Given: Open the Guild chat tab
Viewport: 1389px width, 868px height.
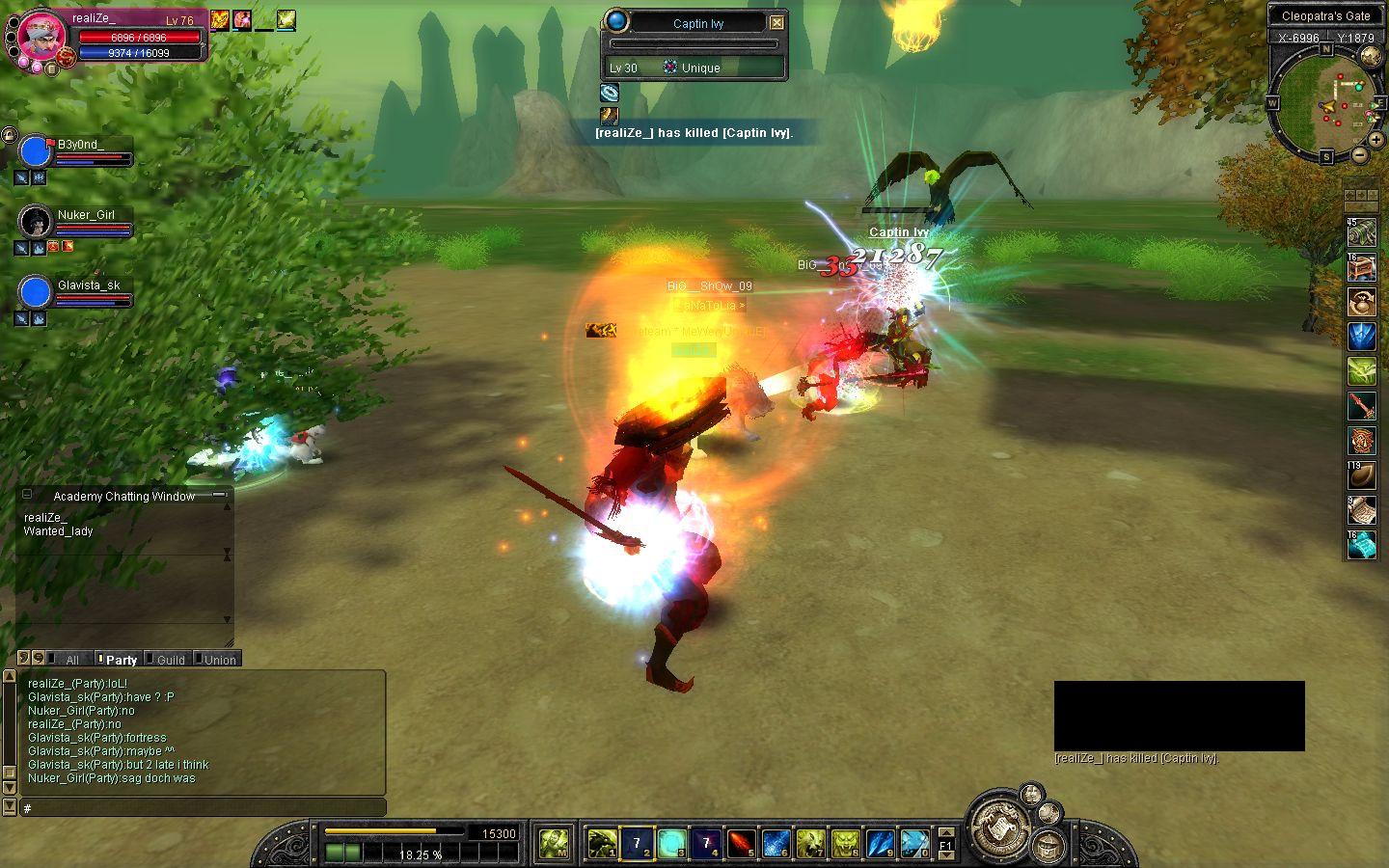Looking at the screenshot, I should (x=170, y=660).
